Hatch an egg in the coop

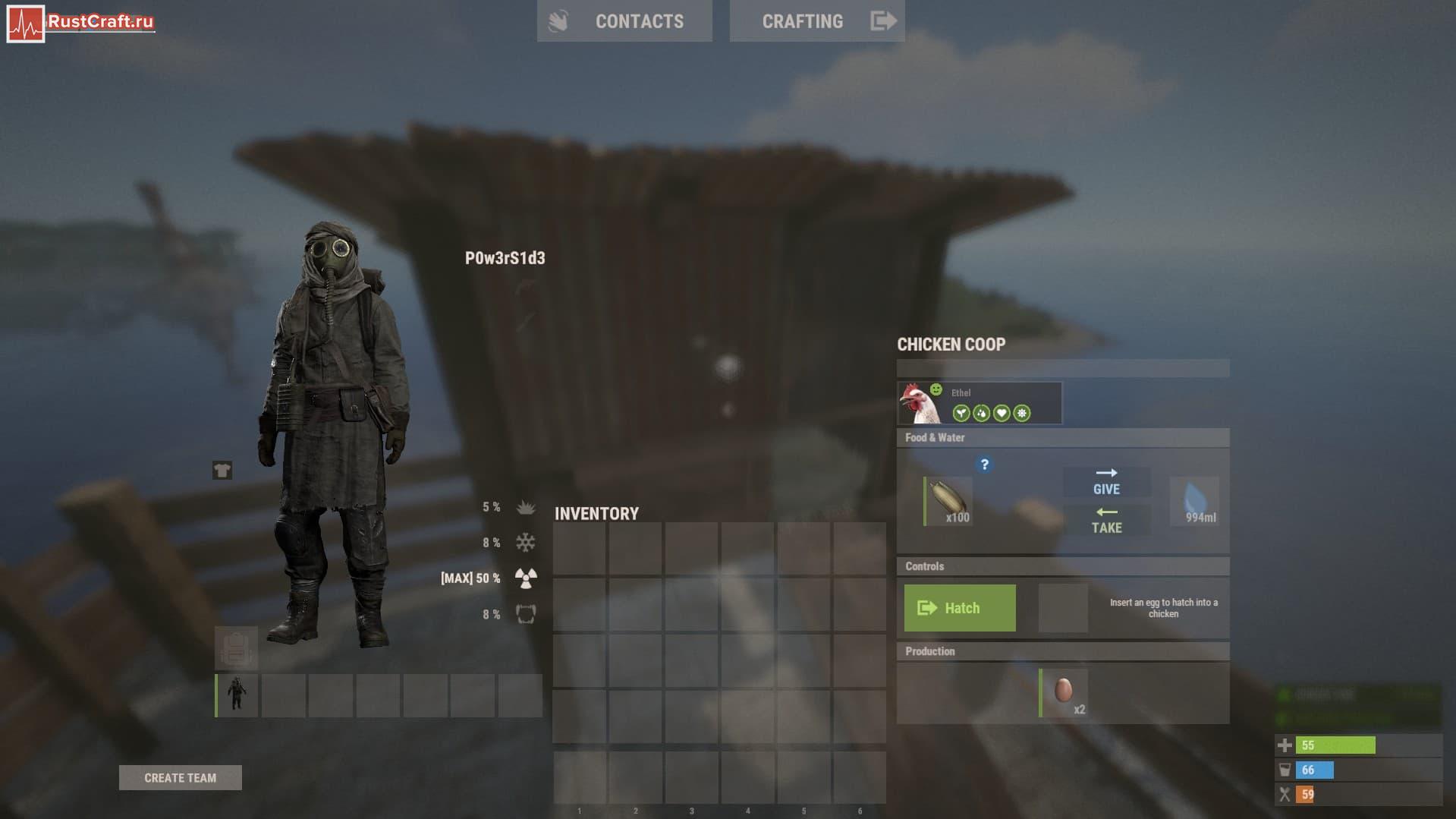pyautogui.click(x=960, y=608)
